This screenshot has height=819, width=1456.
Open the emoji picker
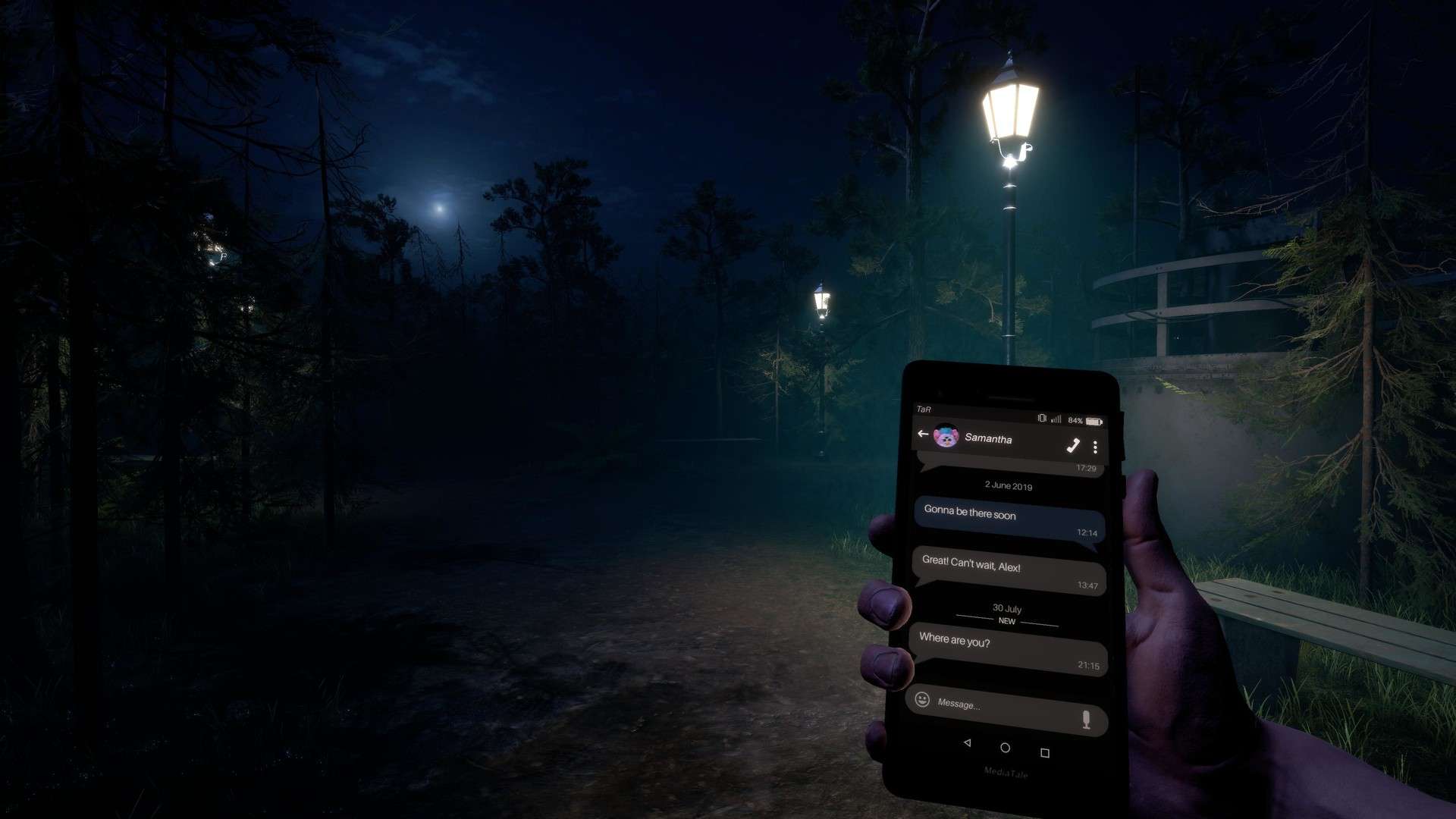point(922,699)
